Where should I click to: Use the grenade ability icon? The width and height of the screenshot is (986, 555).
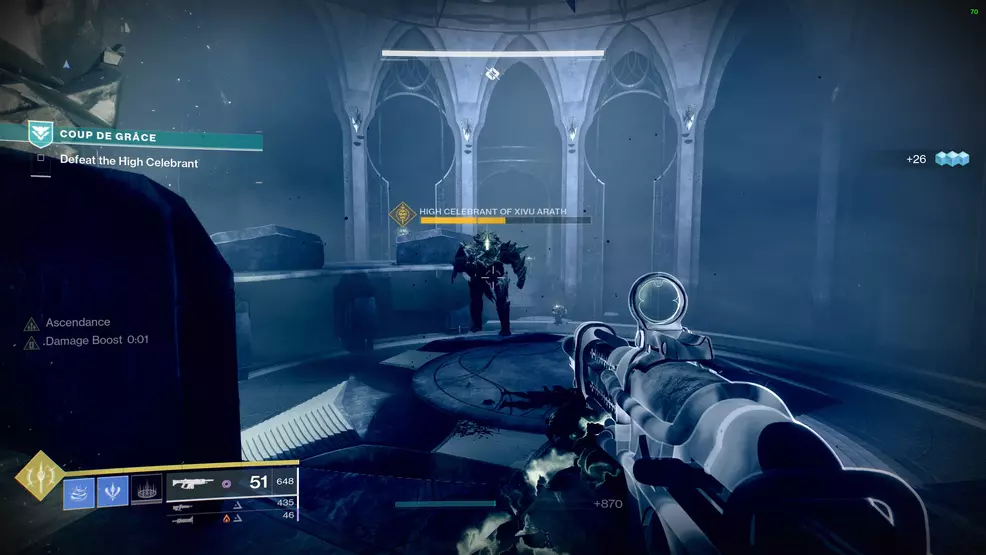coord(79,491)
